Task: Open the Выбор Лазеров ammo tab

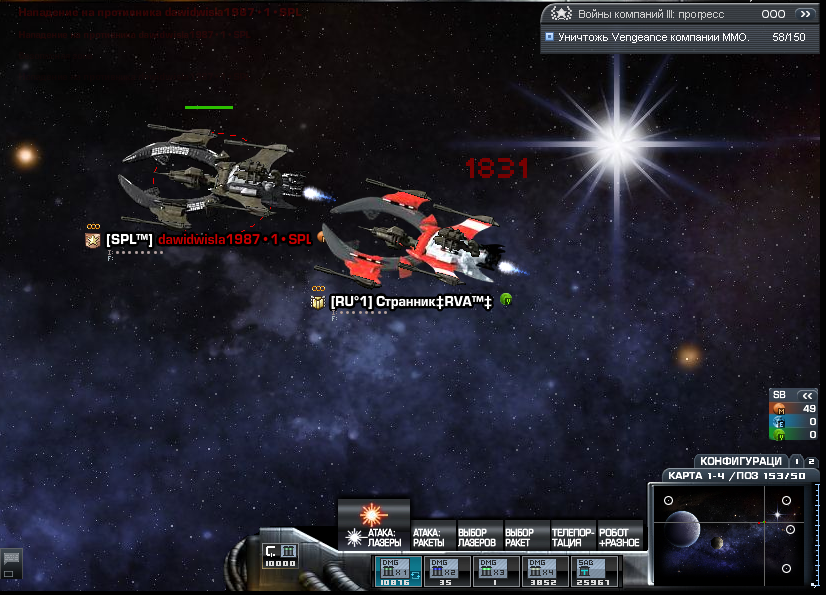Action: pos(479,537)
